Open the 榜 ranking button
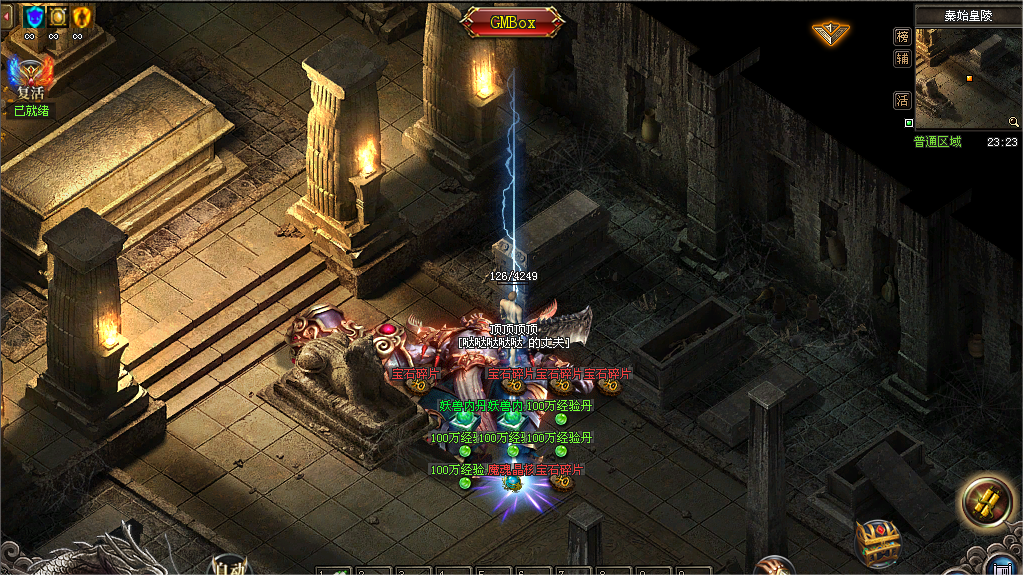 pos(902,35)
